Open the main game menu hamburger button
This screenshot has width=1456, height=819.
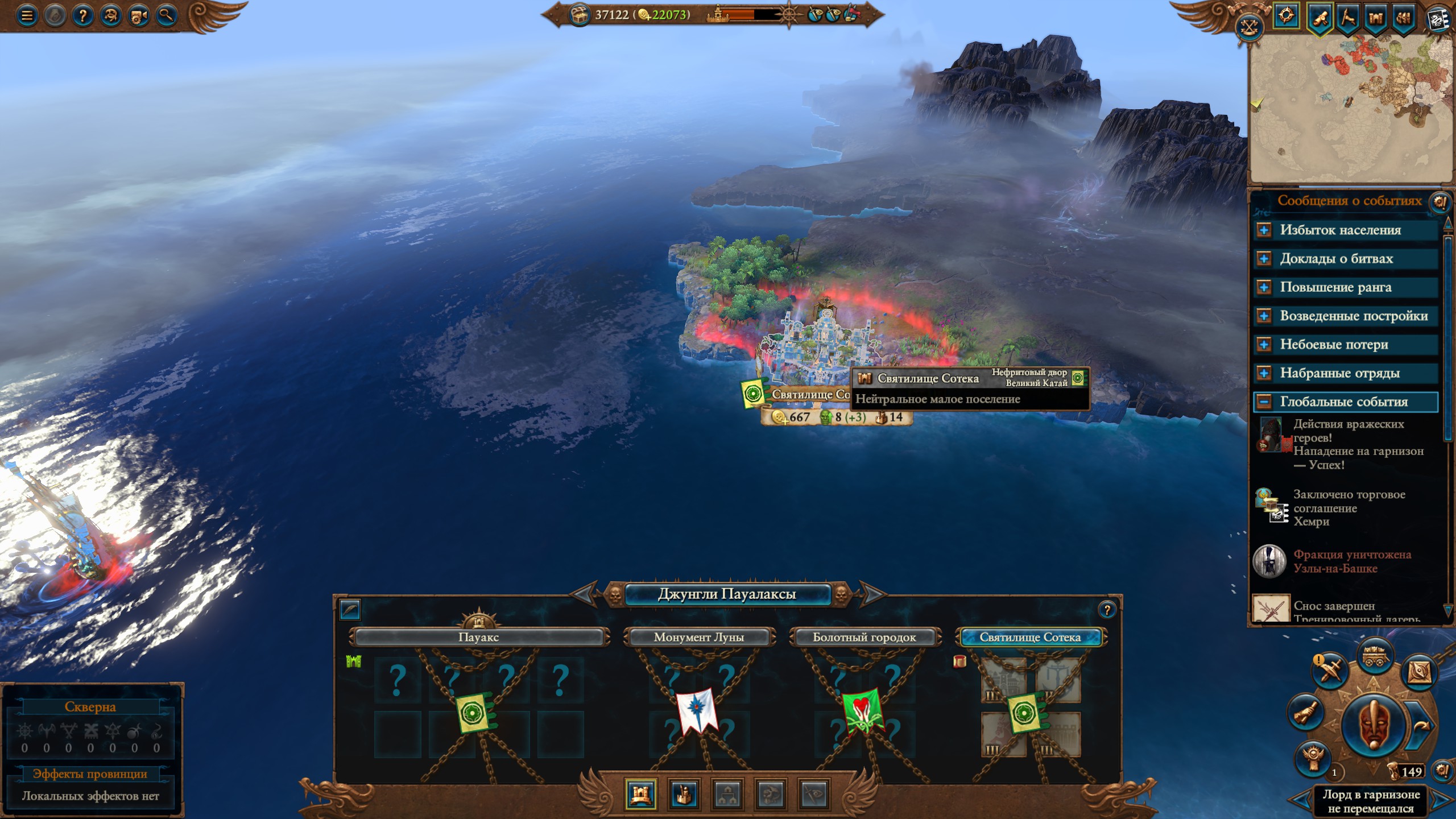point(27,16)
